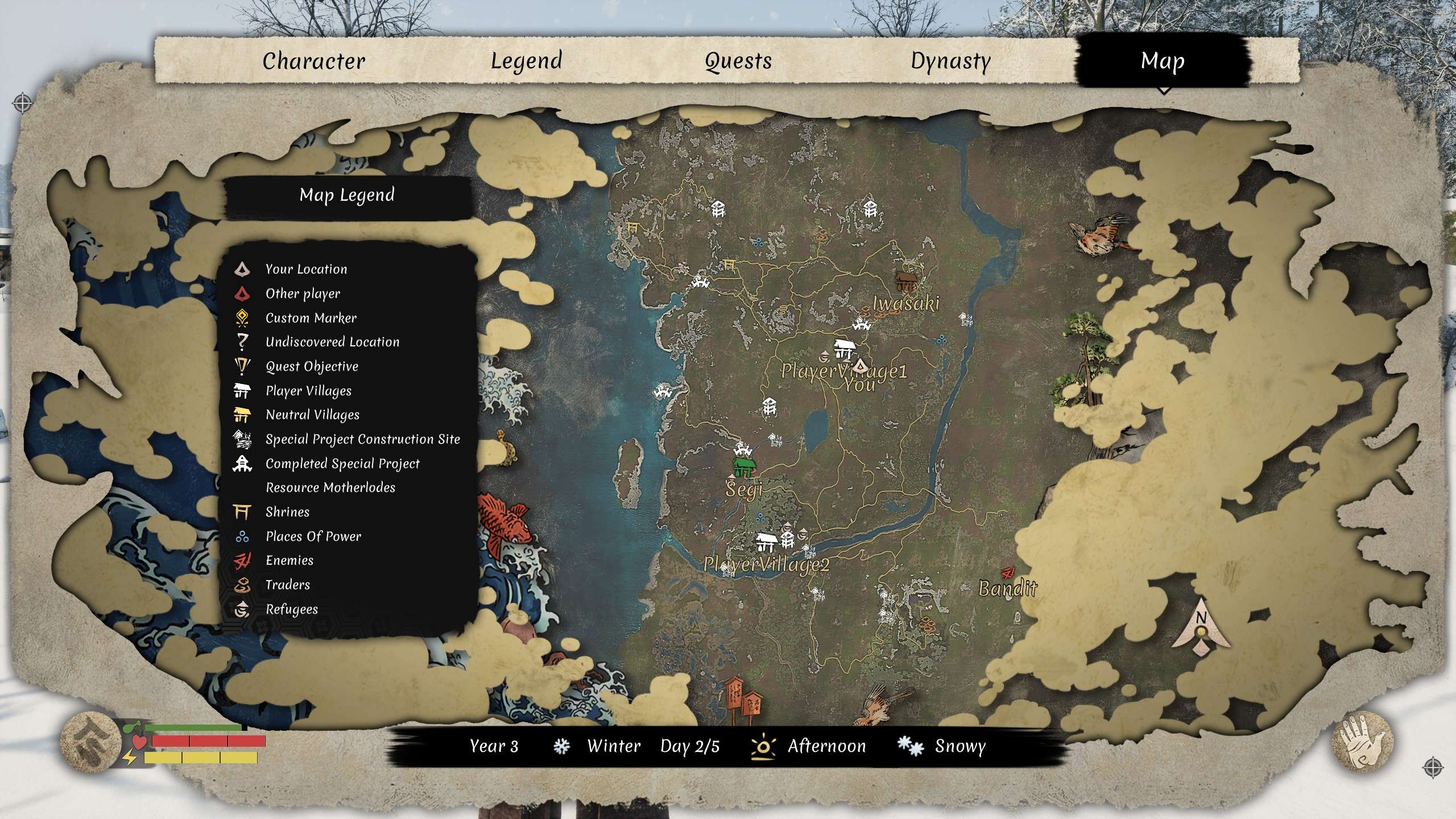The width and height of the screenshot is (1456, 819).
Task: Click the Refugees icon in the map legend
Action: tap(241, 609)
